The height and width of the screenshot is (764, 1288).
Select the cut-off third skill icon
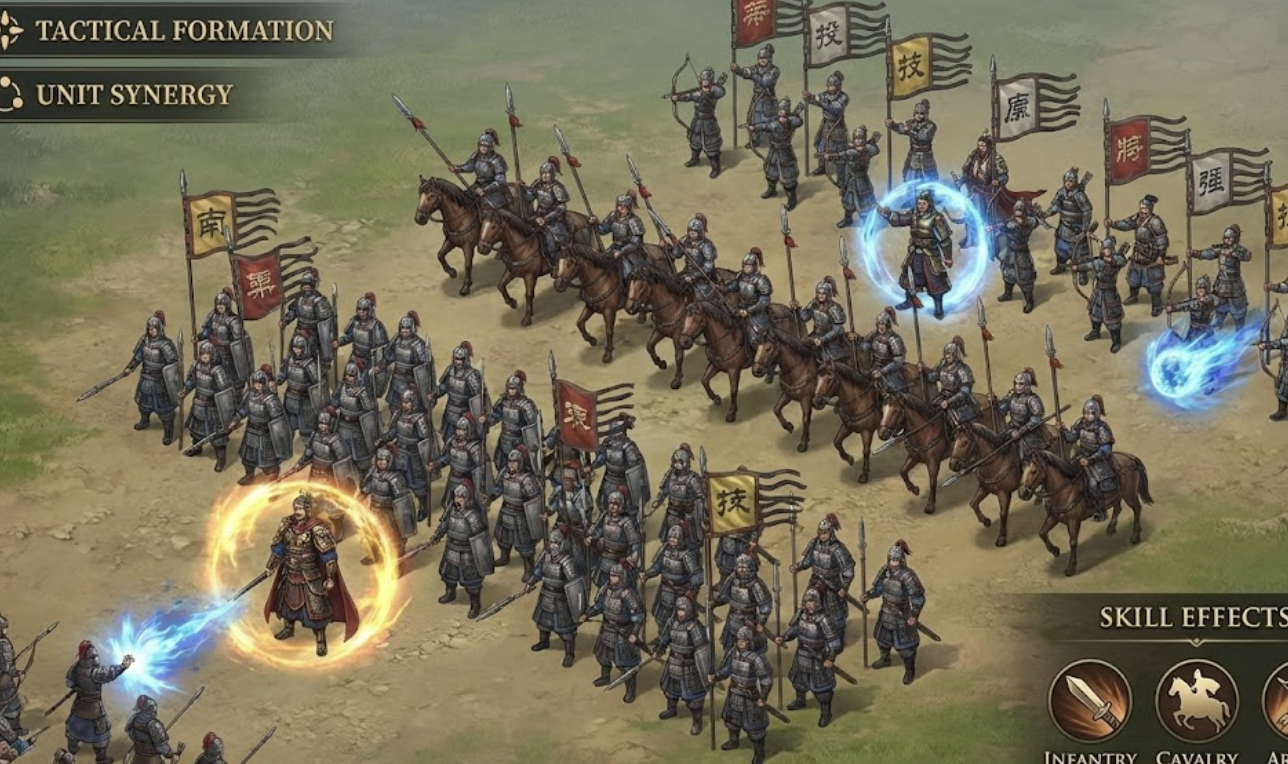coord(1278,701)
